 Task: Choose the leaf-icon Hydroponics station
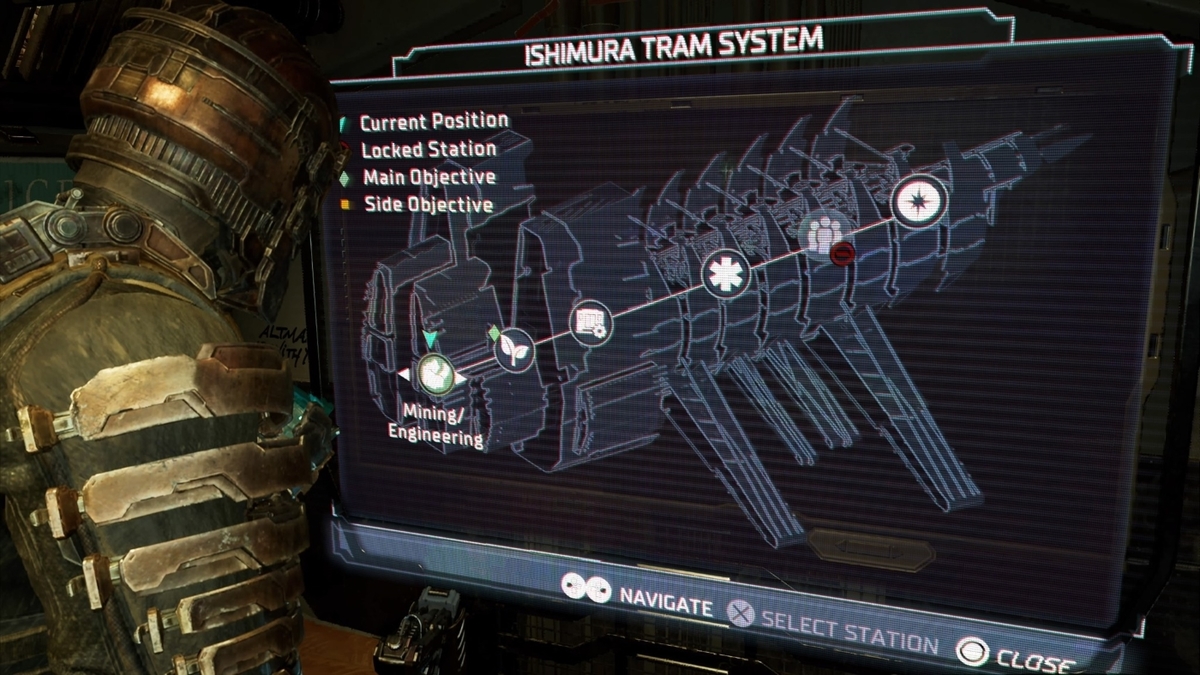514,350
